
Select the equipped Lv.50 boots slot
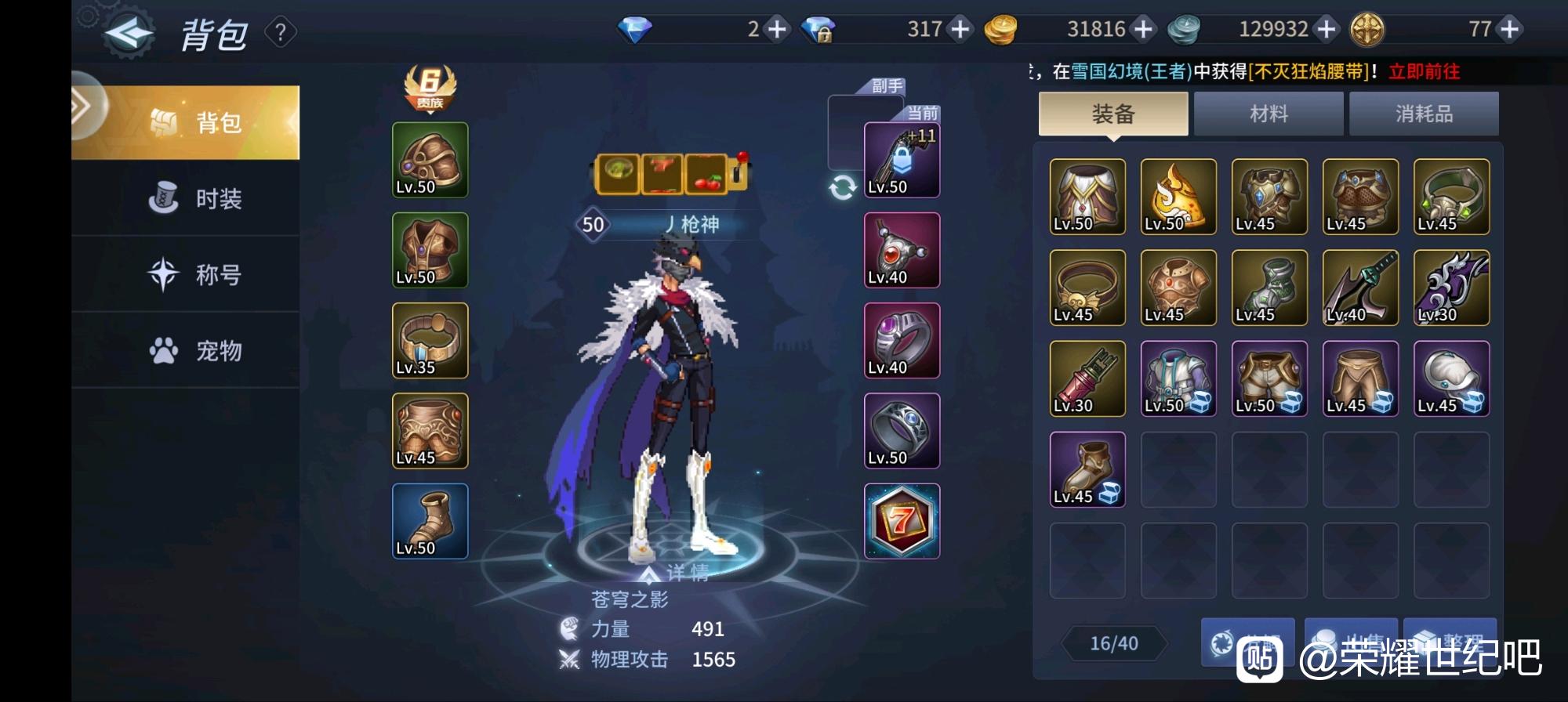pos(430,521)
